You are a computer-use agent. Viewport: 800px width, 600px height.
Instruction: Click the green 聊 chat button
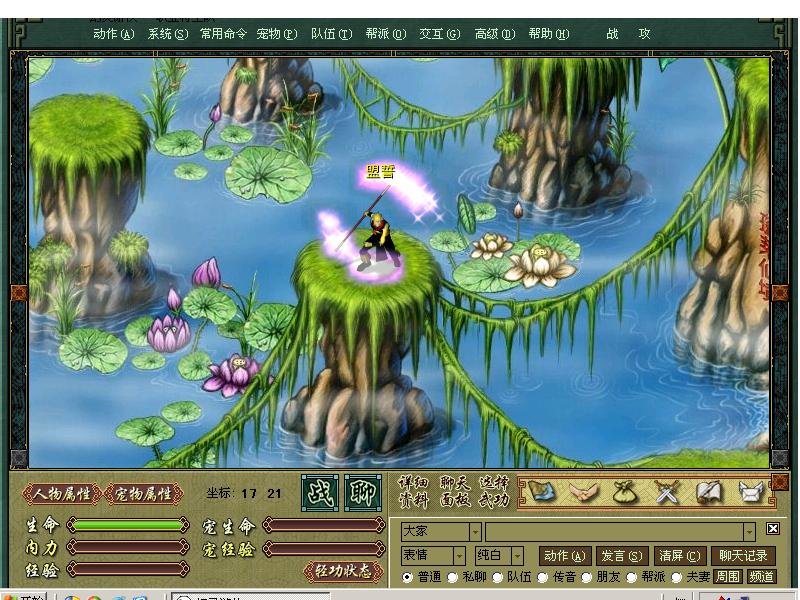(363, 493)
